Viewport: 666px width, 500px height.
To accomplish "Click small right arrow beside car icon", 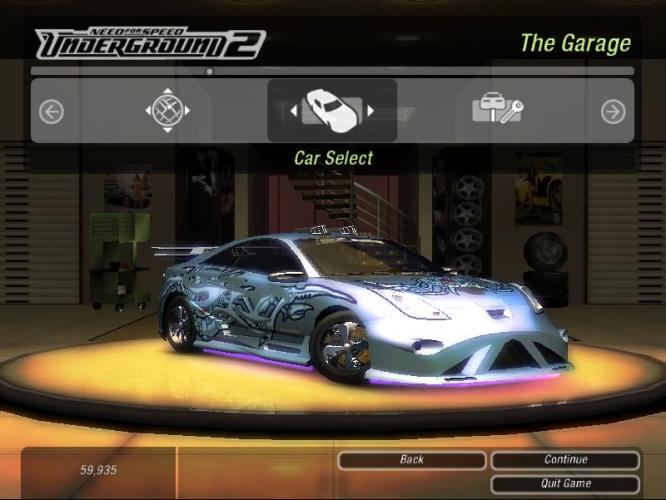I will point(370,111).
